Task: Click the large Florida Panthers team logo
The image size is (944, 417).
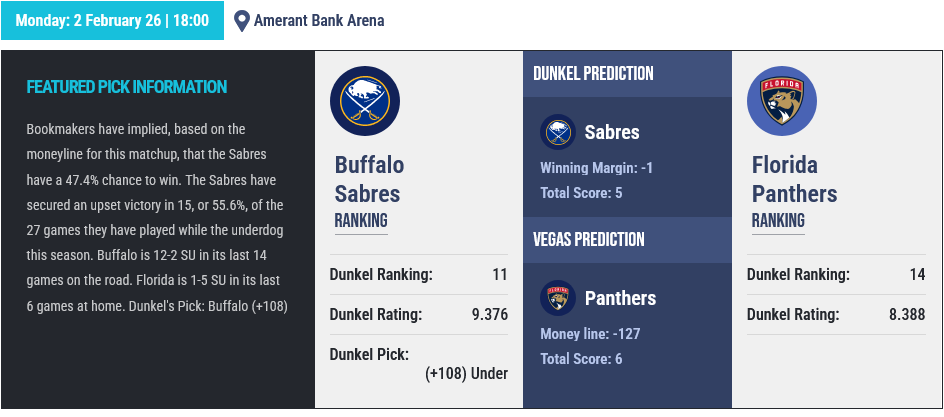Action: (782, 101)
